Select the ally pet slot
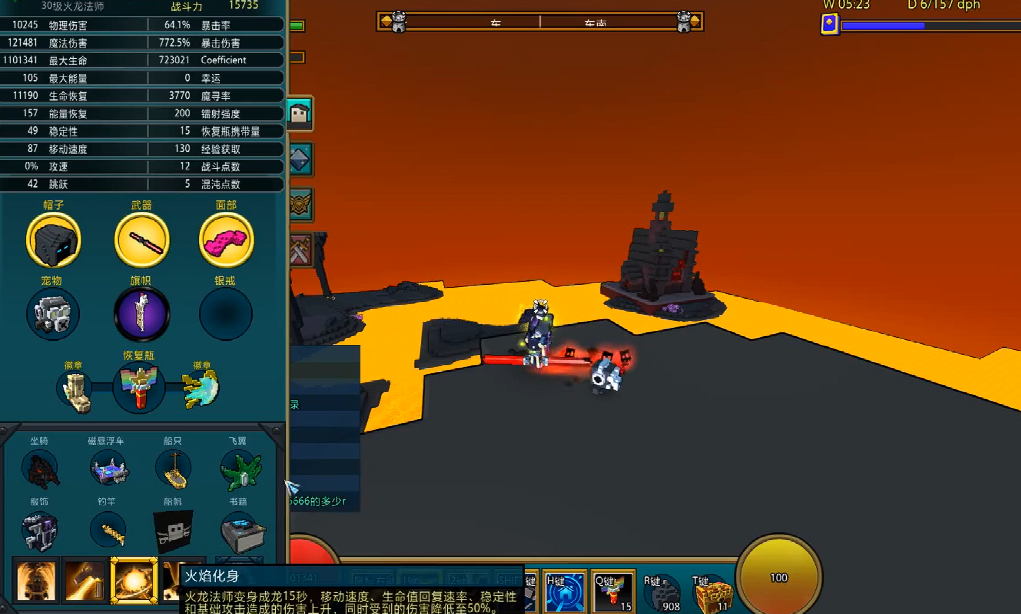The height and width of the screenshot is (614, 1021). pyautogui.click(x=53, y=314)
